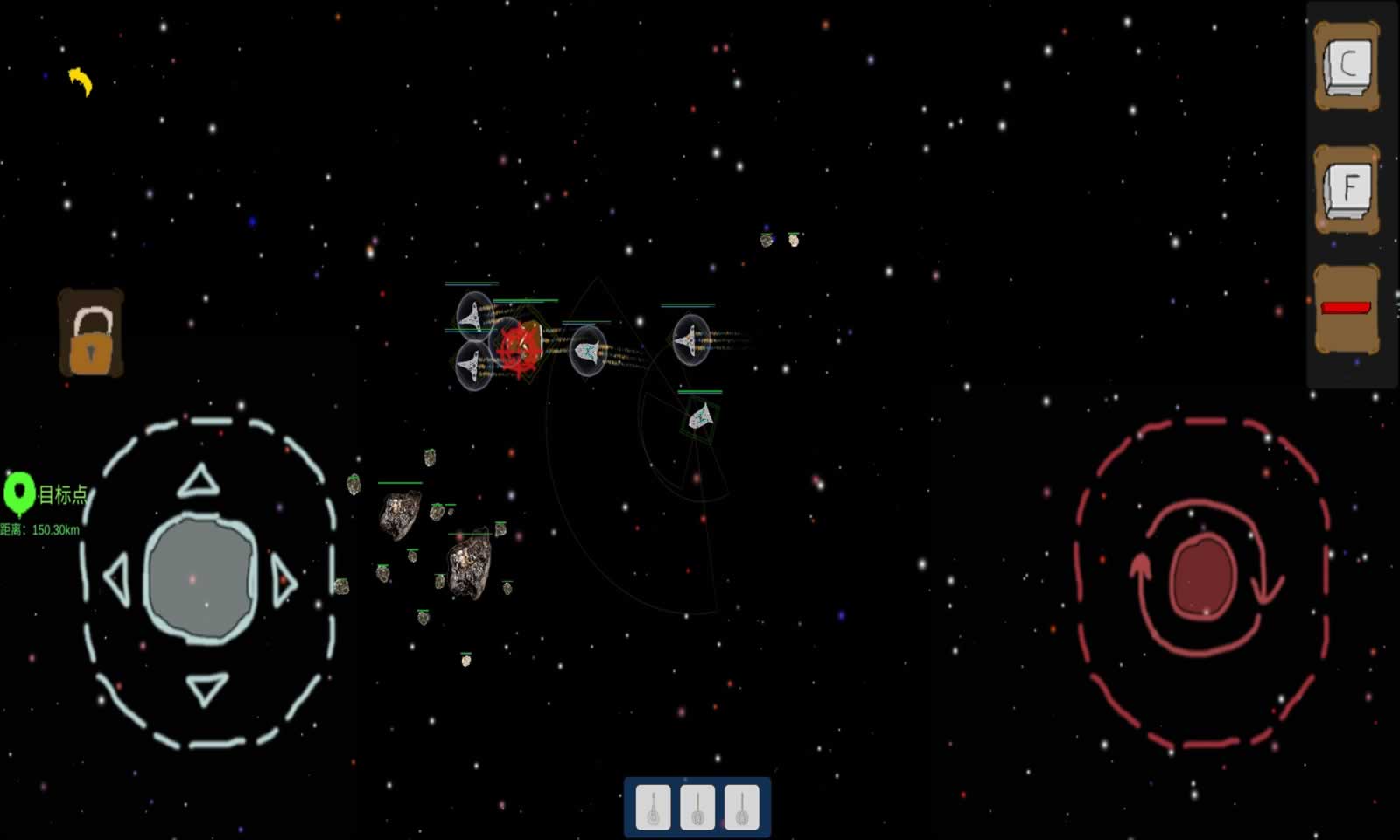Tap the left arrow on movement pad
This screenshot has height=840, width=1400.
click(116, 578)
